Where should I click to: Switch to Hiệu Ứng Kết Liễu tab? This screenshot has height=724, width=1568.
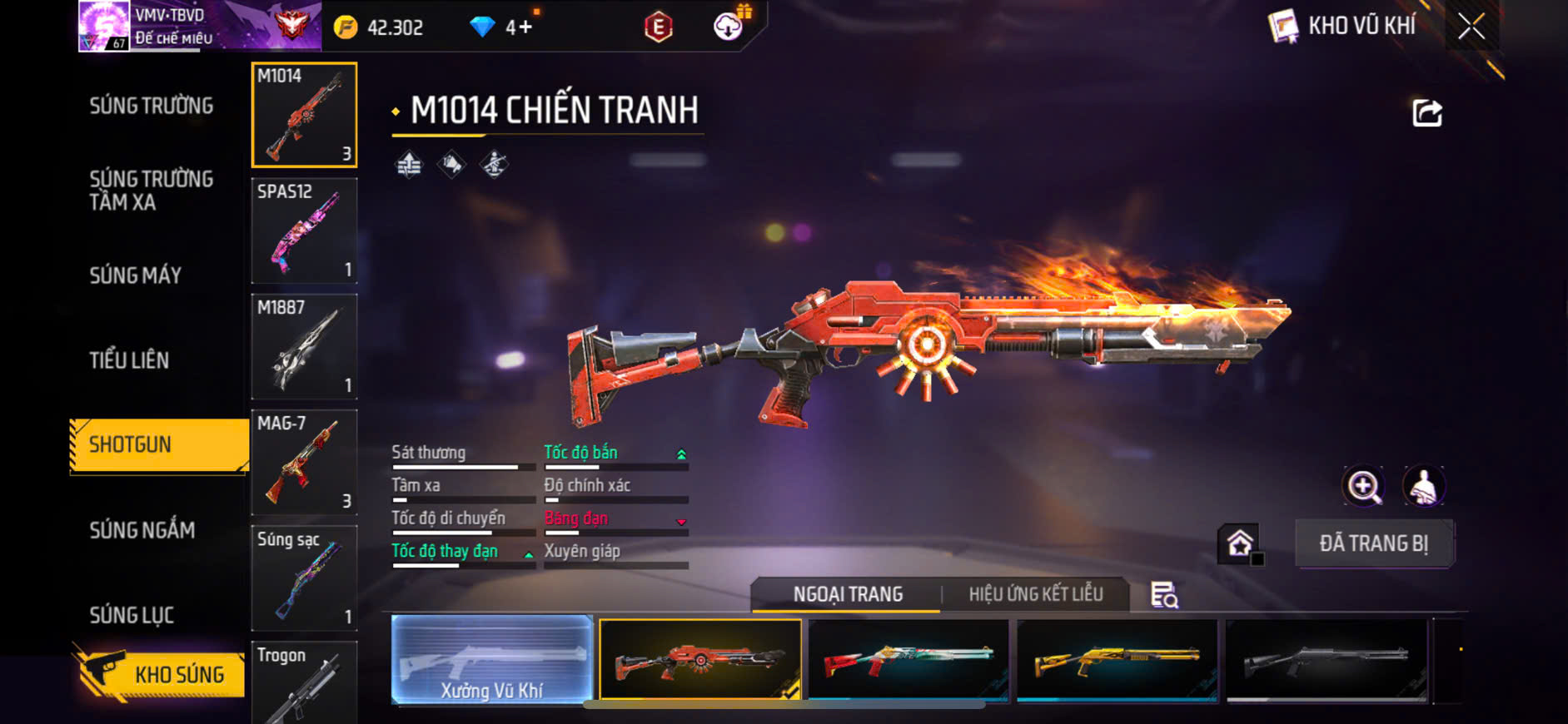tap(1035, 594)
